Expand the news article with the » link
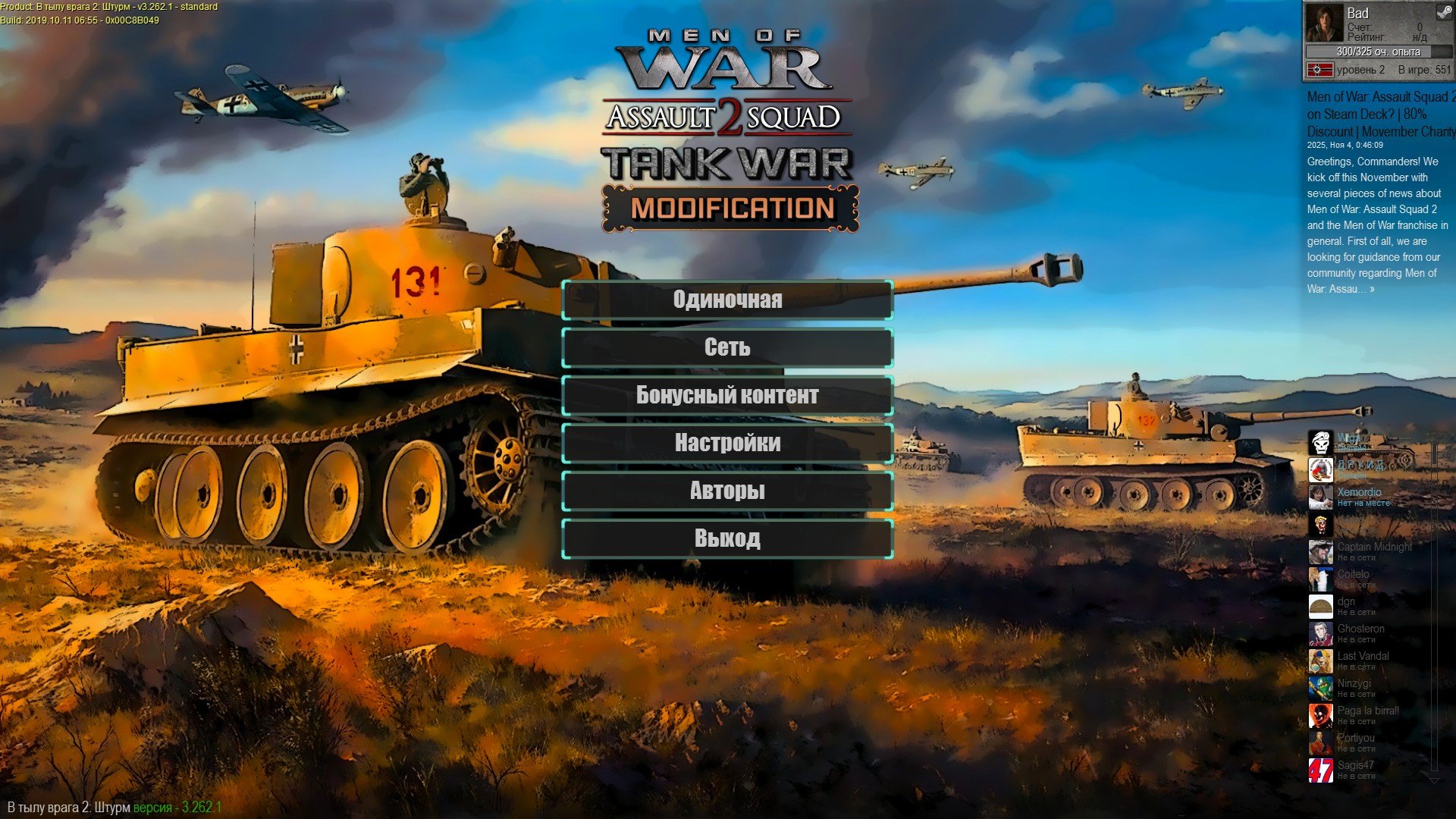Viewport: 1456px width, 819px height. [x=1372, y=289]
